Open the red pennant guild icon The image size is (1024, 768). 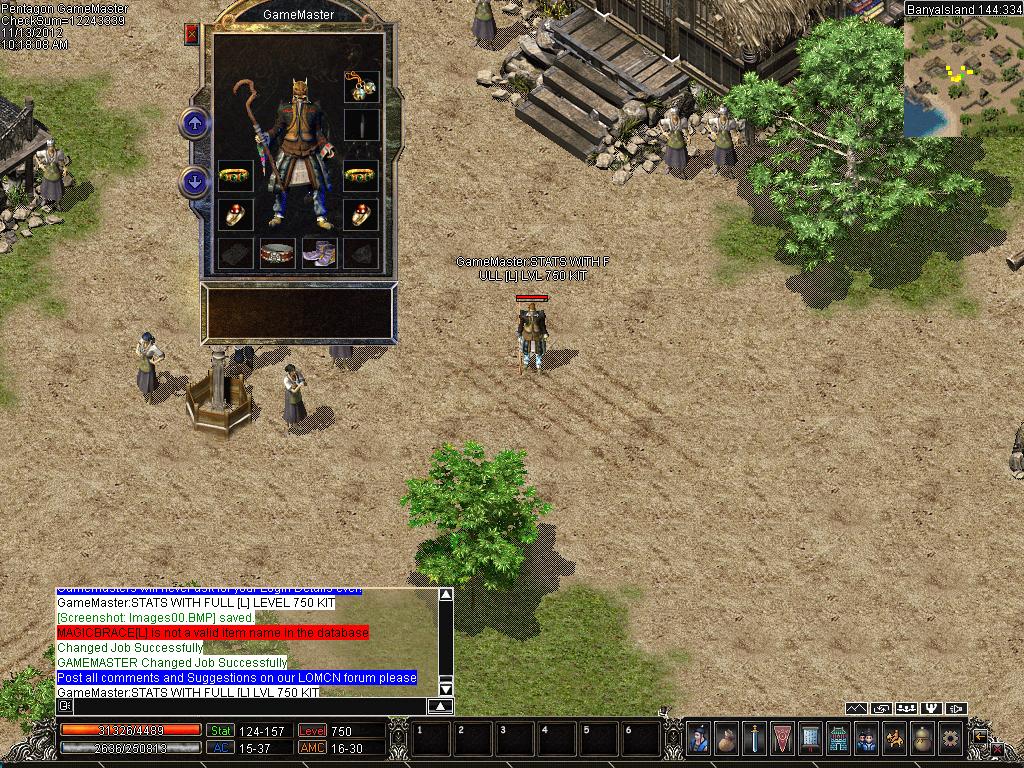coord(782,739)
